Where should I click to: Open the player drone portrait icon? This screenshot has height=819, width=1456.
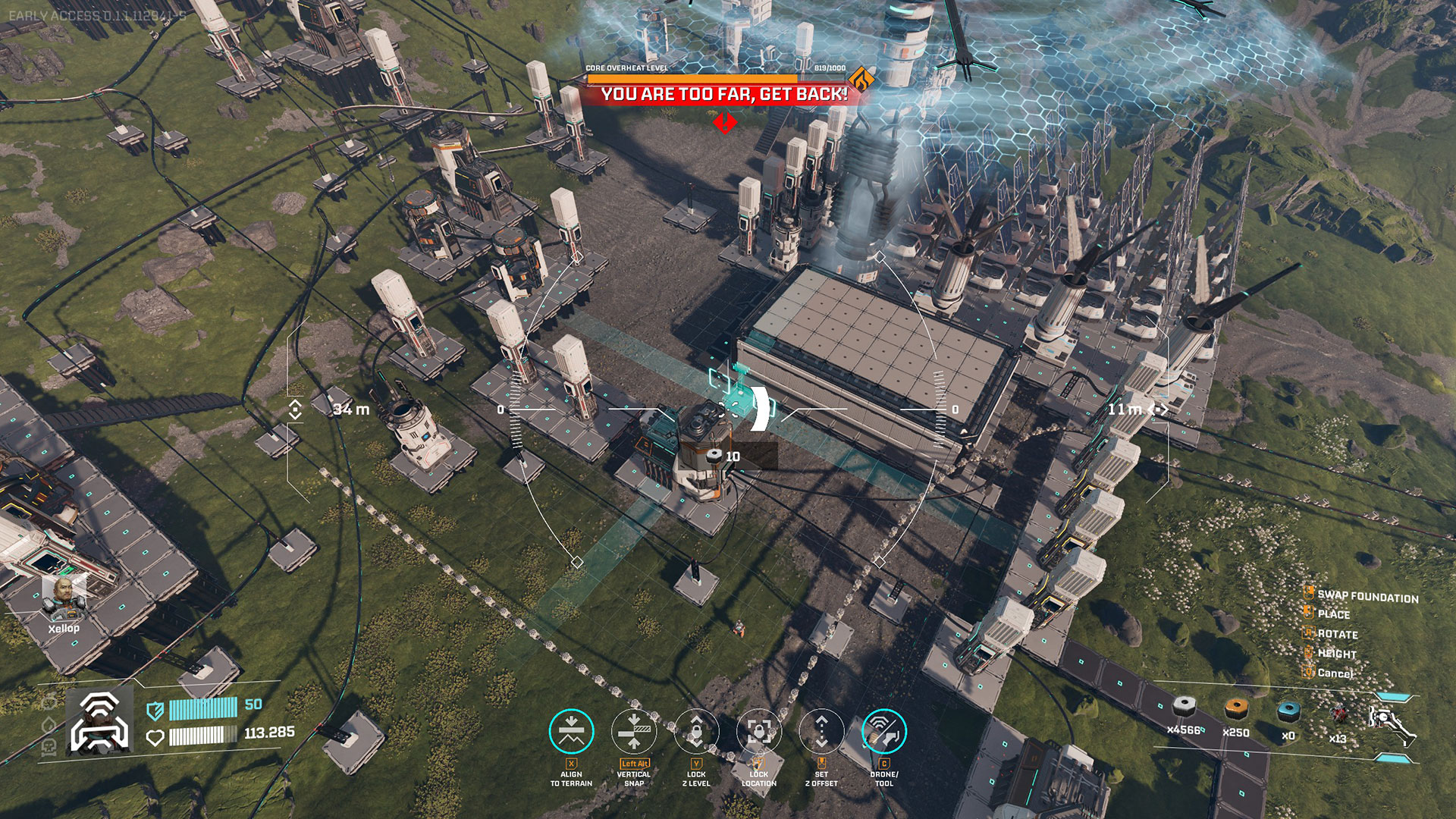click(99, 723)
